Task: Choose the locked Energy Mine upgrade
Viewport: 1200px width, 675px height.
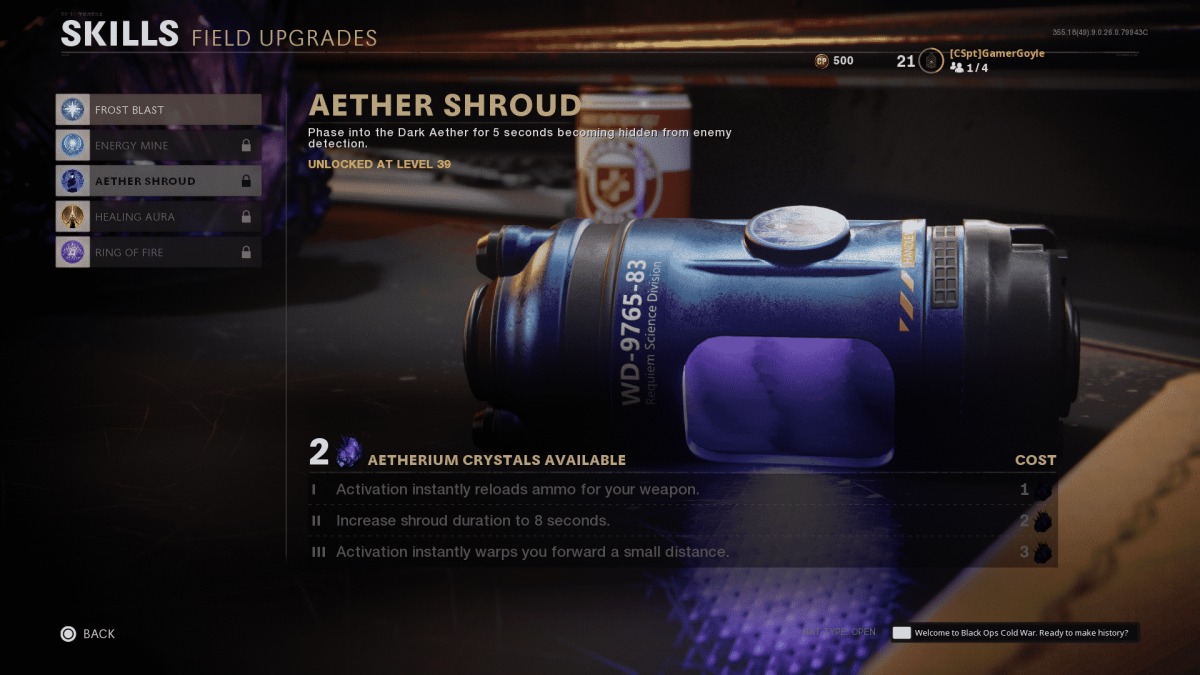Action: pyautogui.click(x=158, y=145)
